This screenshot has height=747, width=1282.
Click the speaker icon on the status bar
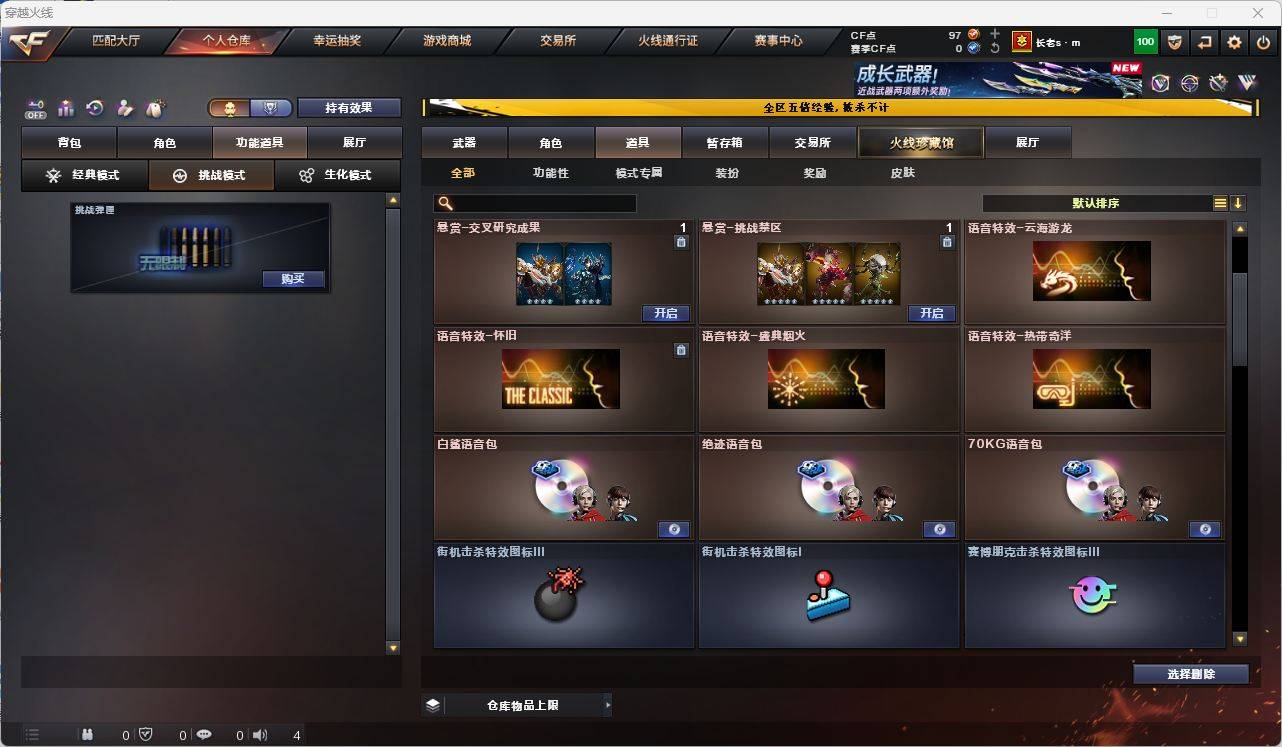pyautogui.click(x=259, y=735)
